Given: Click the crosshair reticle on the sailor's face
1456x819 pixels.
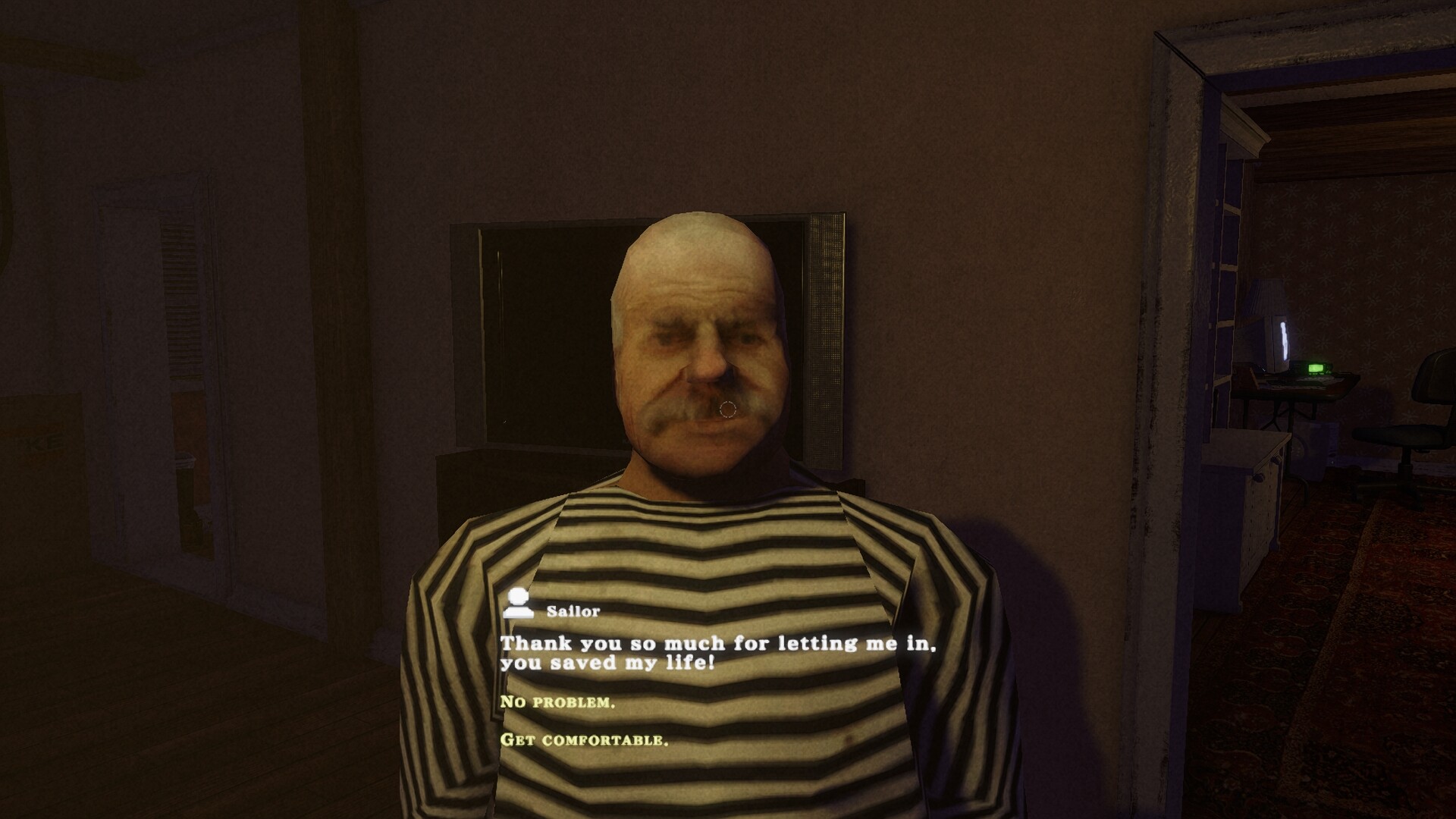Looking at the screenshot, I should click(729, 407).
